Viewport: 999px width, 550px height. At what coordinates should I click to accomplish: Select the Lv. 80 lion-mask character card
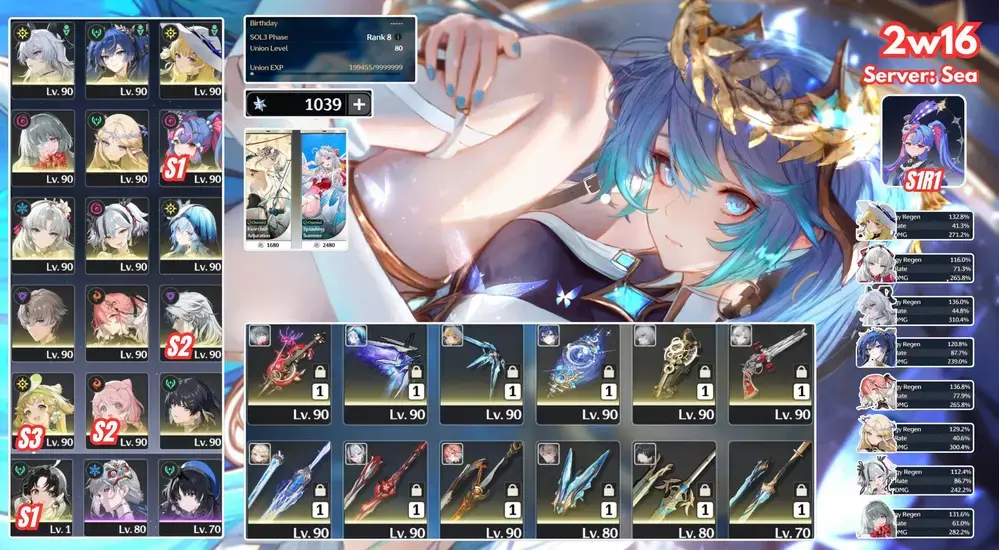(117, 498)
